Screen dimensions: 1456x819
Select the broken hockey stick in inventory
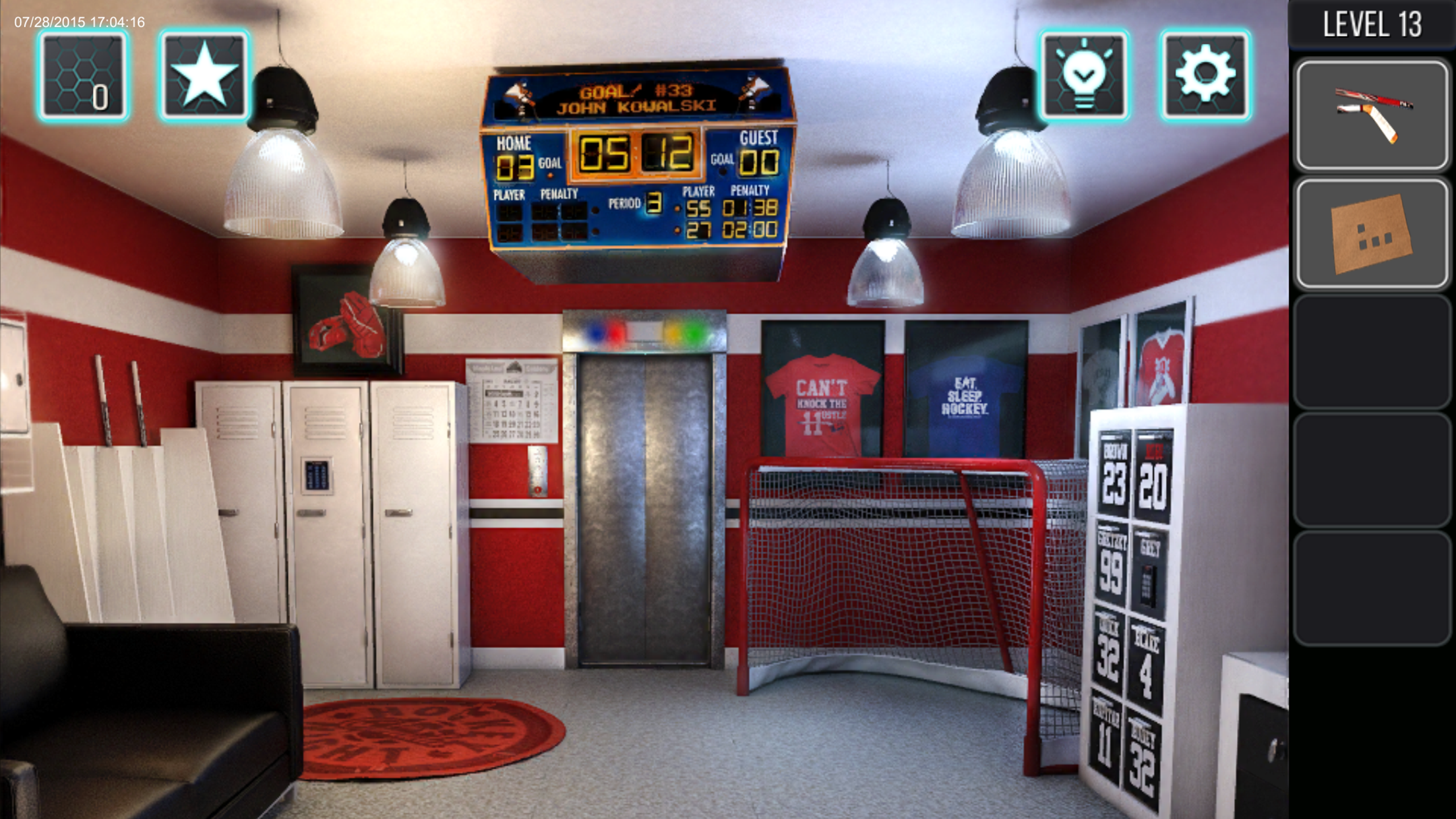1372,112
